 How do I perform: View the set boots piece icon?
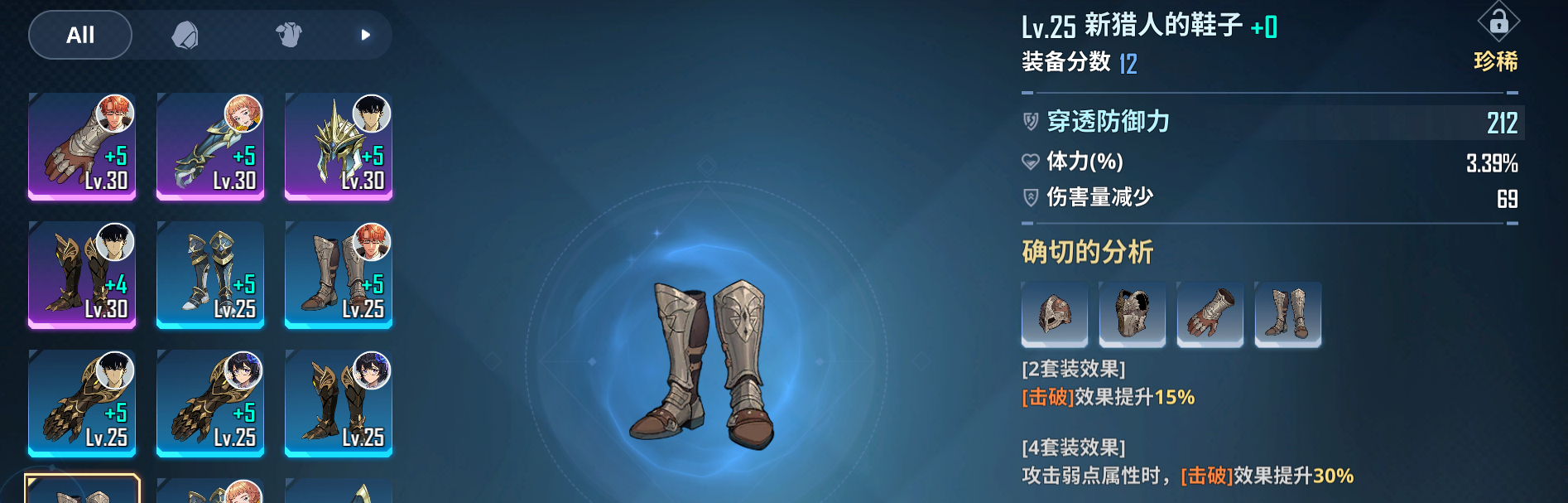pyautogui.click(x=1287, y=314)
